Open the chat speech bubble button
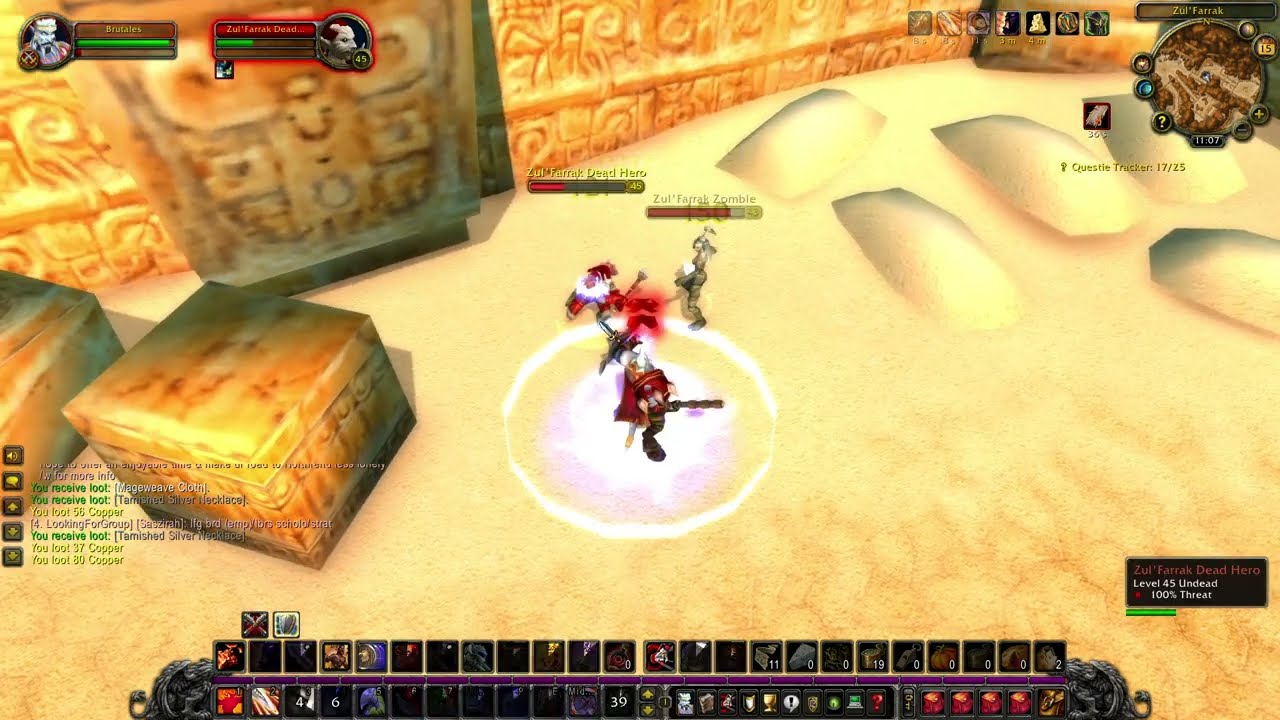The image size is (1280, 720). [13, 481]
